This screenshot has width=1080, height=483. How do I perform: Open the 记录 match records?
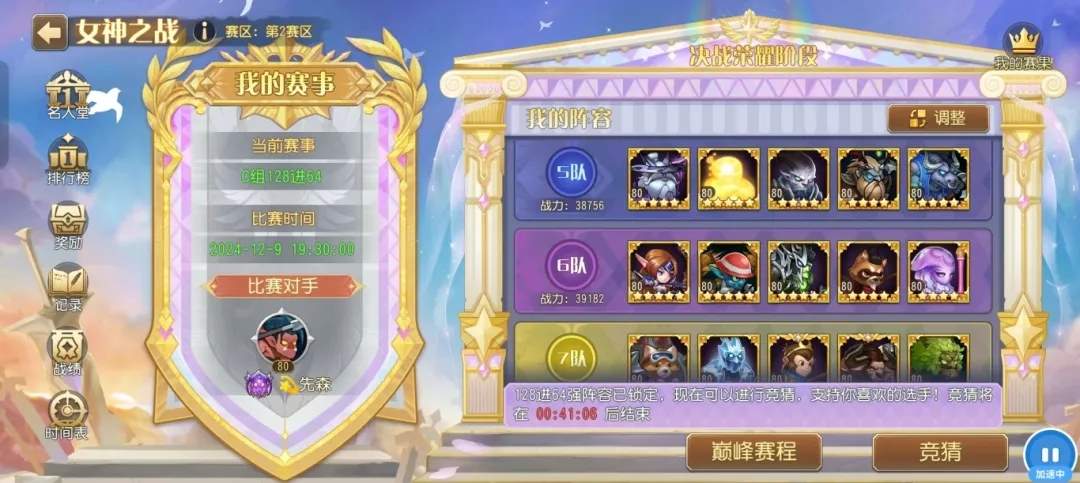pyautogui.click(x=68, y=288)
